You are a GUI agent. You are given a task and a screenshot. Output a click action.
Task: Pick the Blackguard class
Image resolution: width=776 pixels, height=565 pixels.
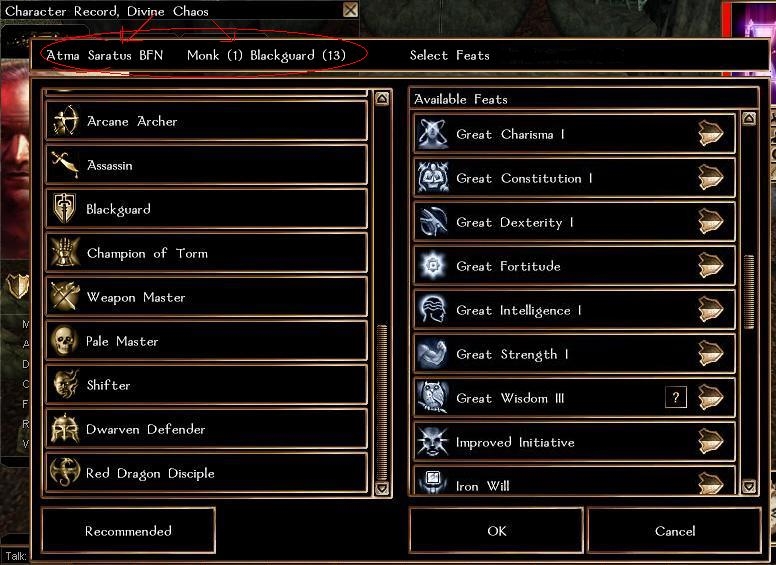click(206, 210)
